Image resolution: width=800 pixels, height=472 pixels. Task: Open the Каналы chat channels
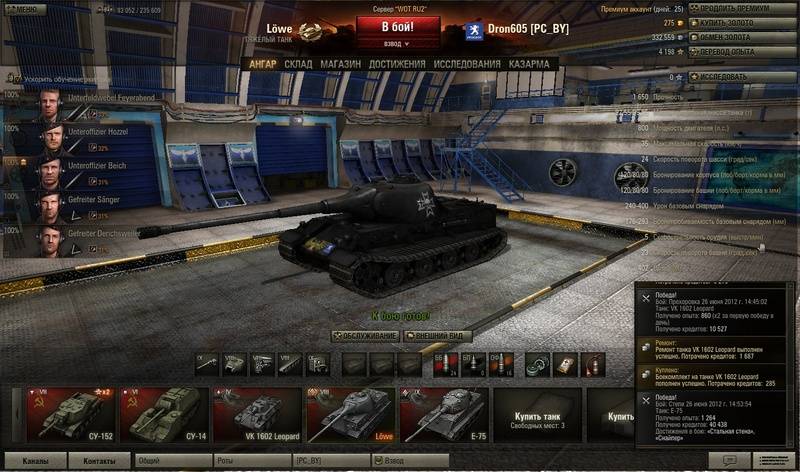38,462
